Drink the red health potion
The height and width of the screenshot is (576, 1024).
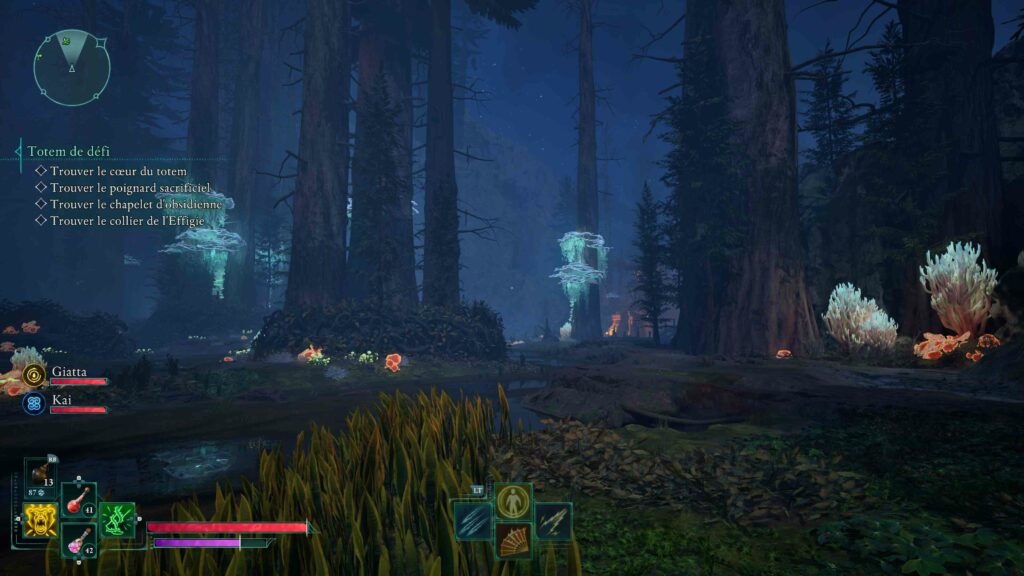79,500
